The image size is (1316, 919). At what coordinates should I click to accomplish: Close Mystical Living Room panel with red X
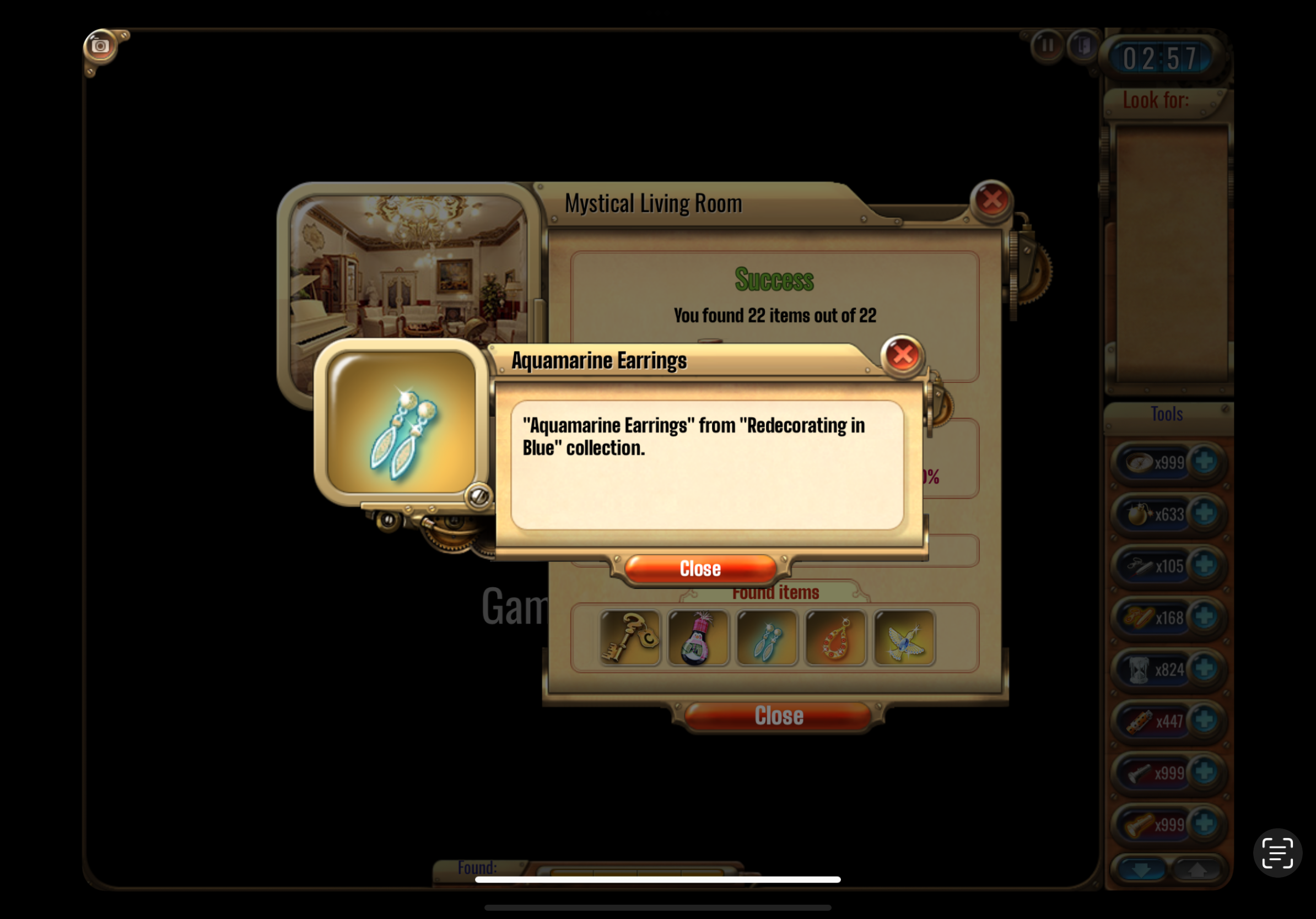click(x=991, y=200)
